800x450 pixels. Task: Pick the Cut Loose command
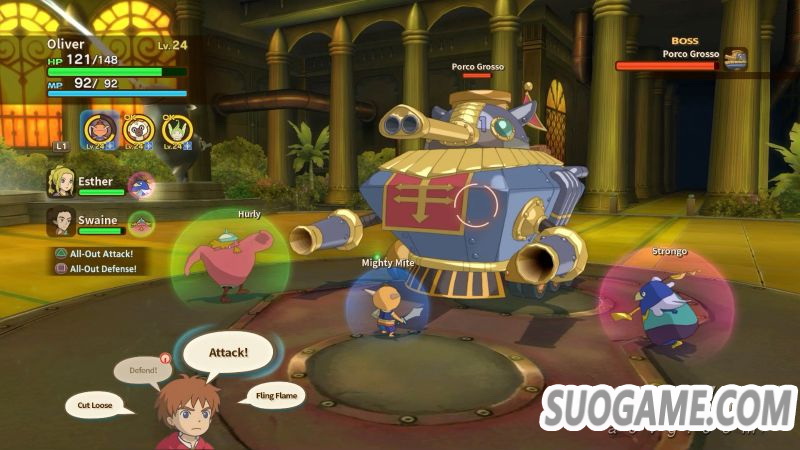click(101, 406)
